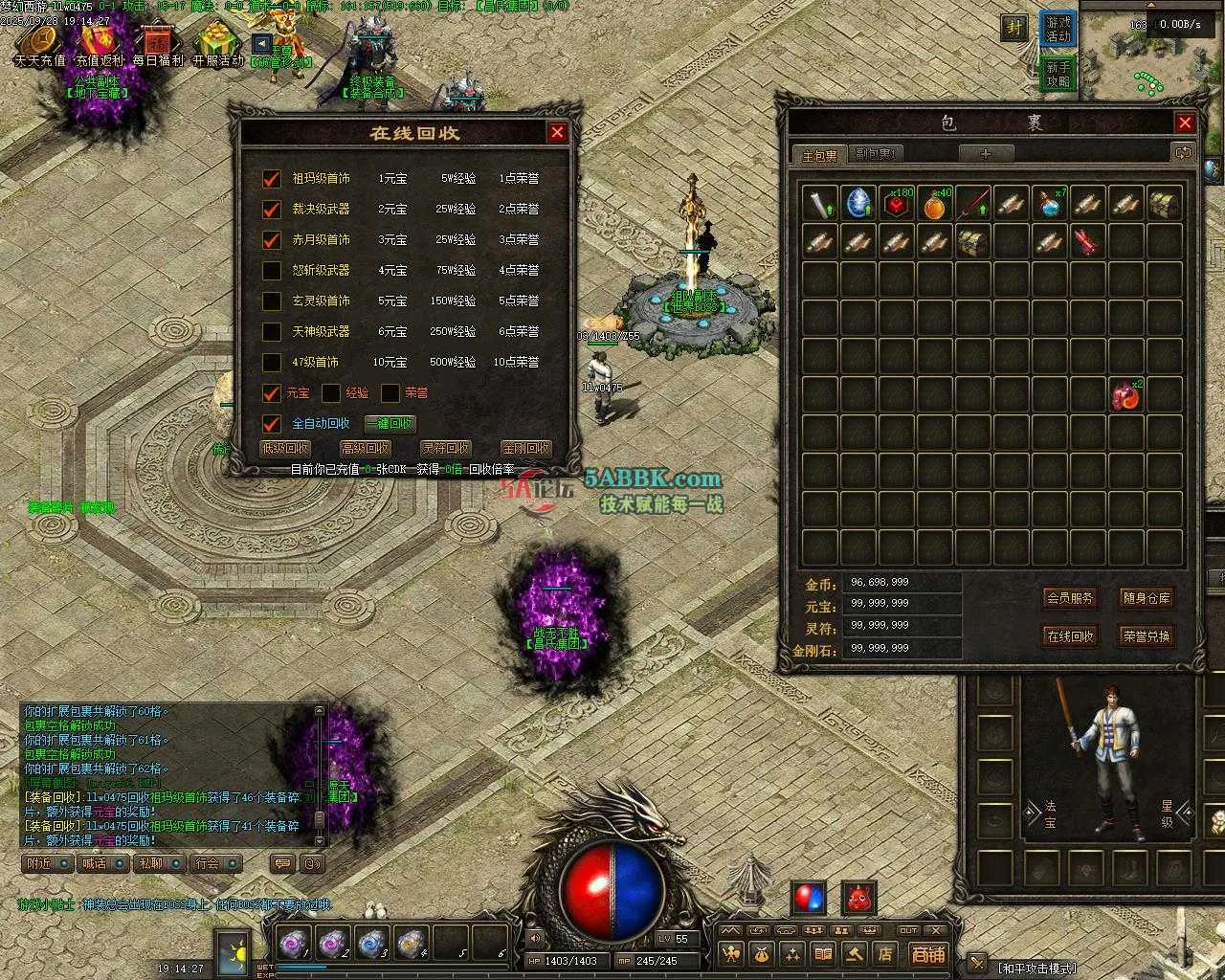Toggle the 怒斩级武器 recycle checkbox
The width and height of the screenshot is (1225, 980).
tap(272, 271)
